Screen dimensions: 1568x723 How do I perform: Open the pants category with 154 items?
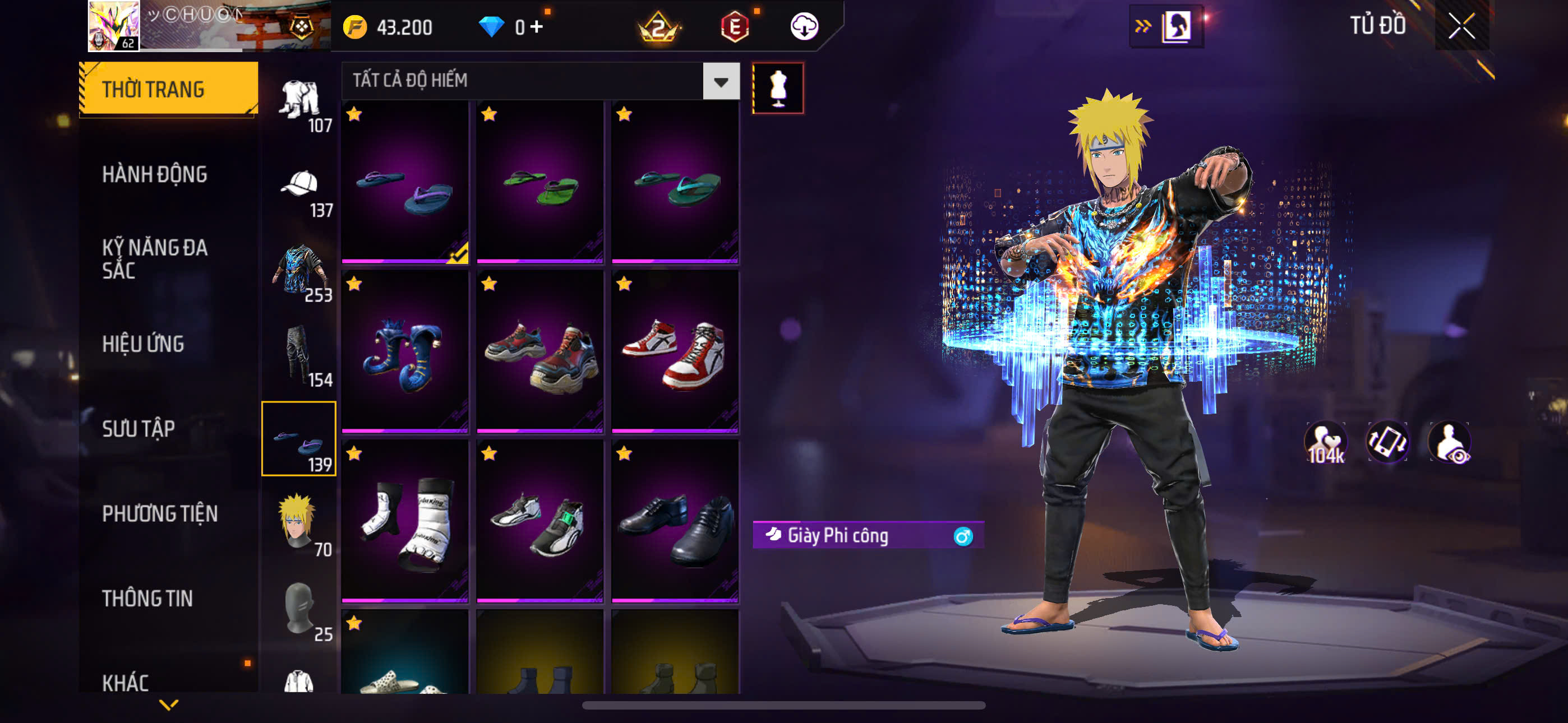coord(299,356)
